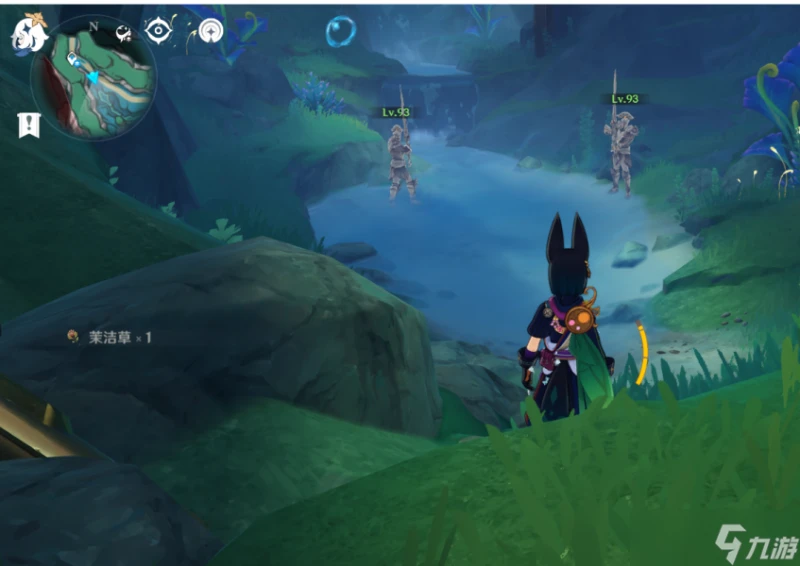Viewport: 800px width, 566px height.
Task: Open the Paimon menu
Action: pos(28,33)
